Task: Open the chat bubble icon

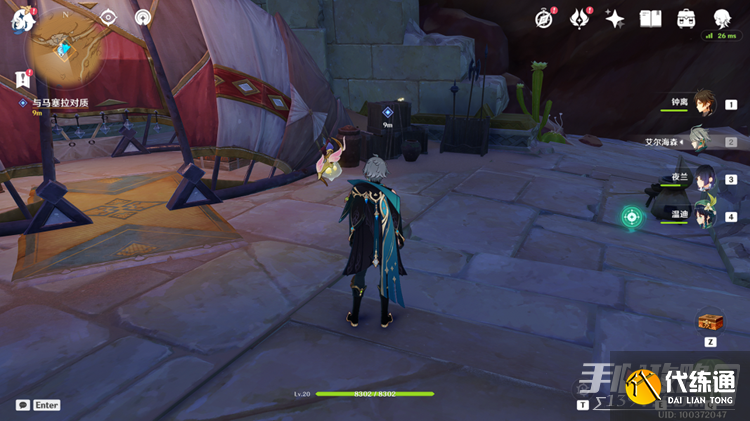Action: pos(23,405)
